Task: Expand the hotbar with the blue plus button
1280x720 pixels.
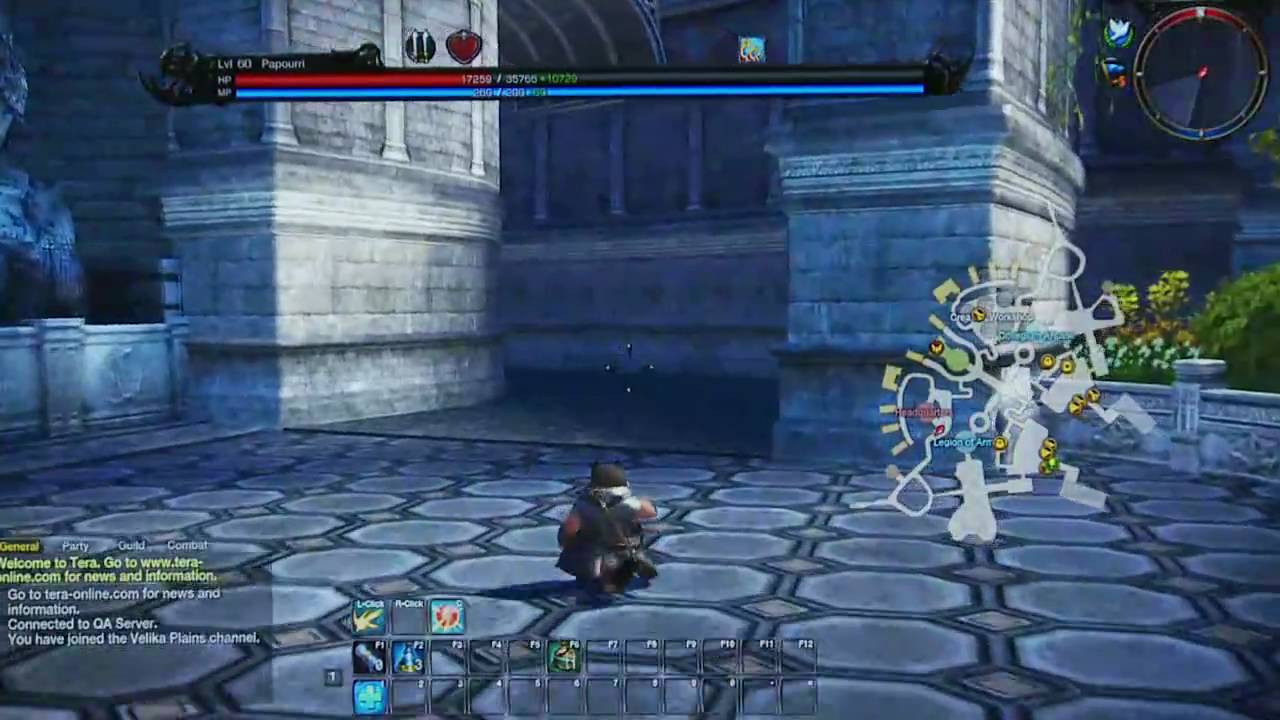Action: (x=368, y=698)
